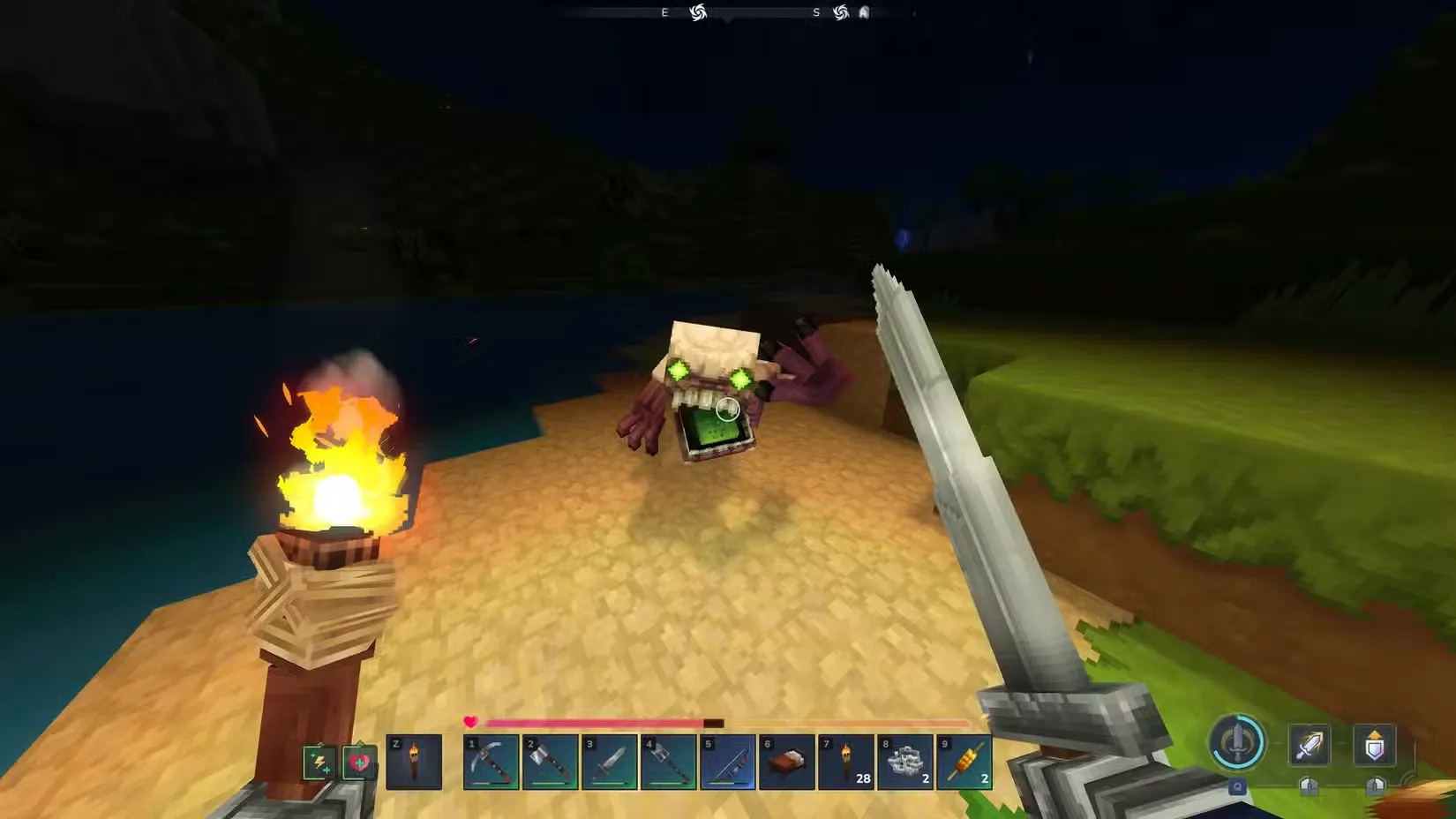Toggle the heart regeneration buff icon
Screen dimensions: 1456x819
[357, 761]
